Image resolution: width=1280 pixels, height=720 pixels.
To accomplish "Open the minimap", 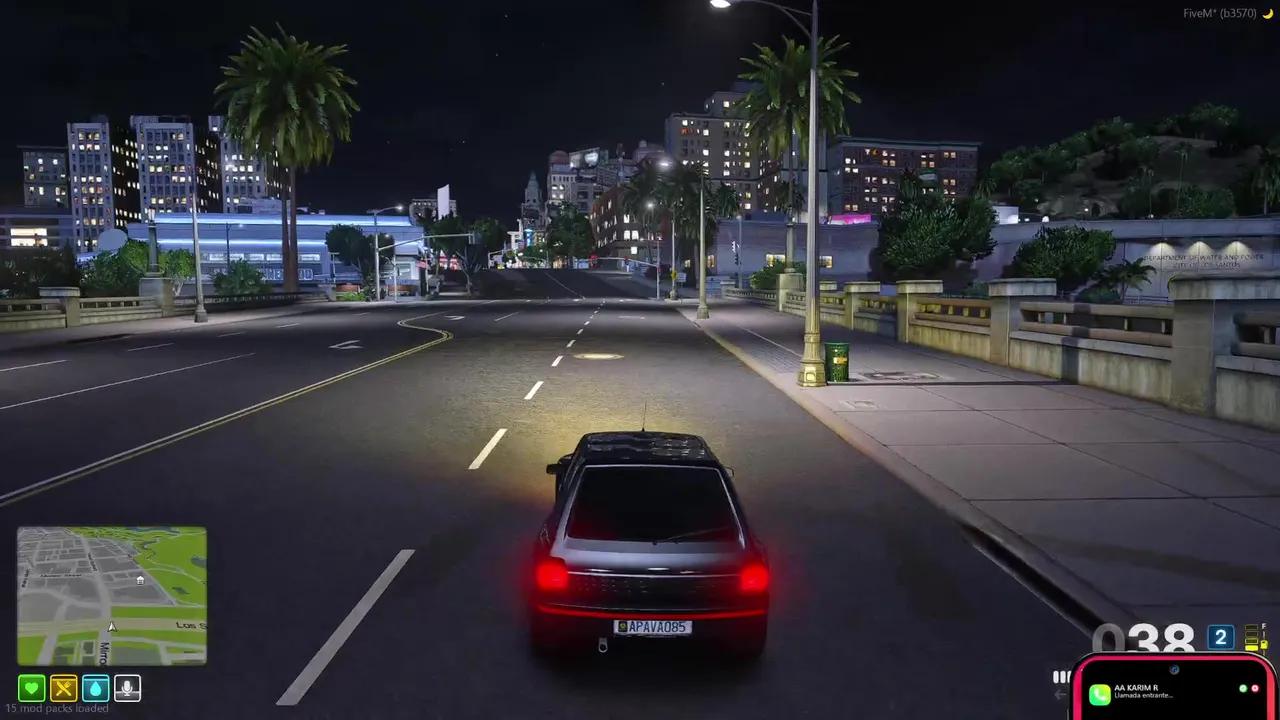I will pyautogui.click(x=111, y=596).
